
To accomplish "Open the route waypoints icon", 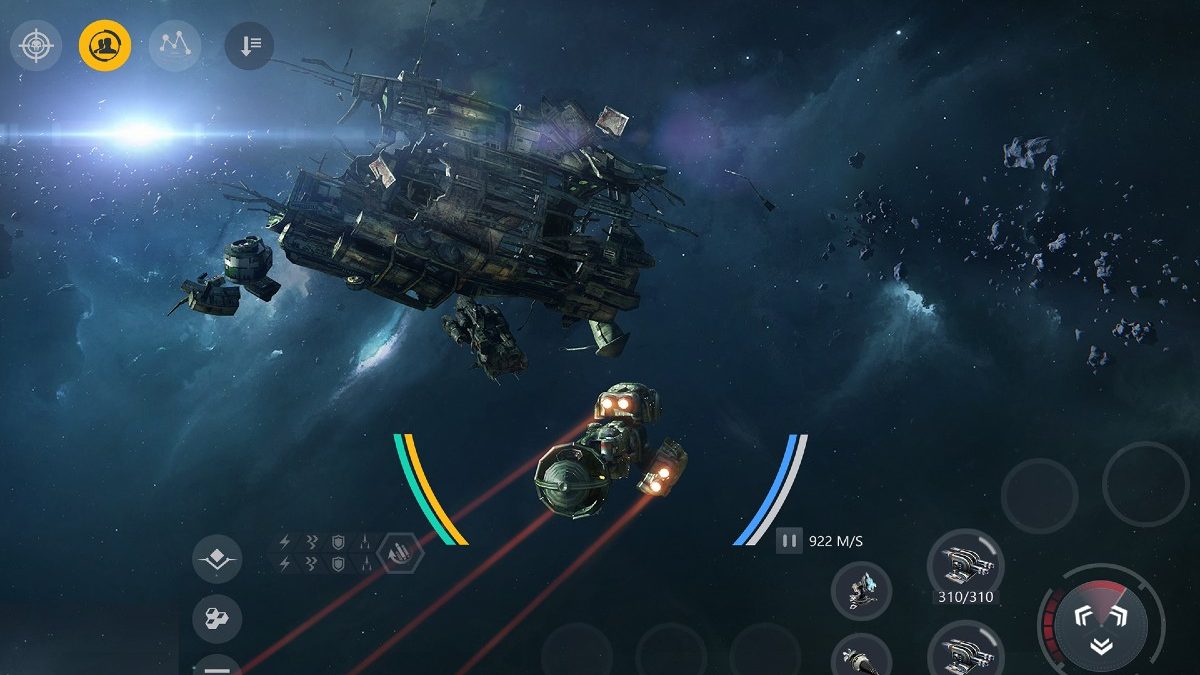I will coord(174,45).
